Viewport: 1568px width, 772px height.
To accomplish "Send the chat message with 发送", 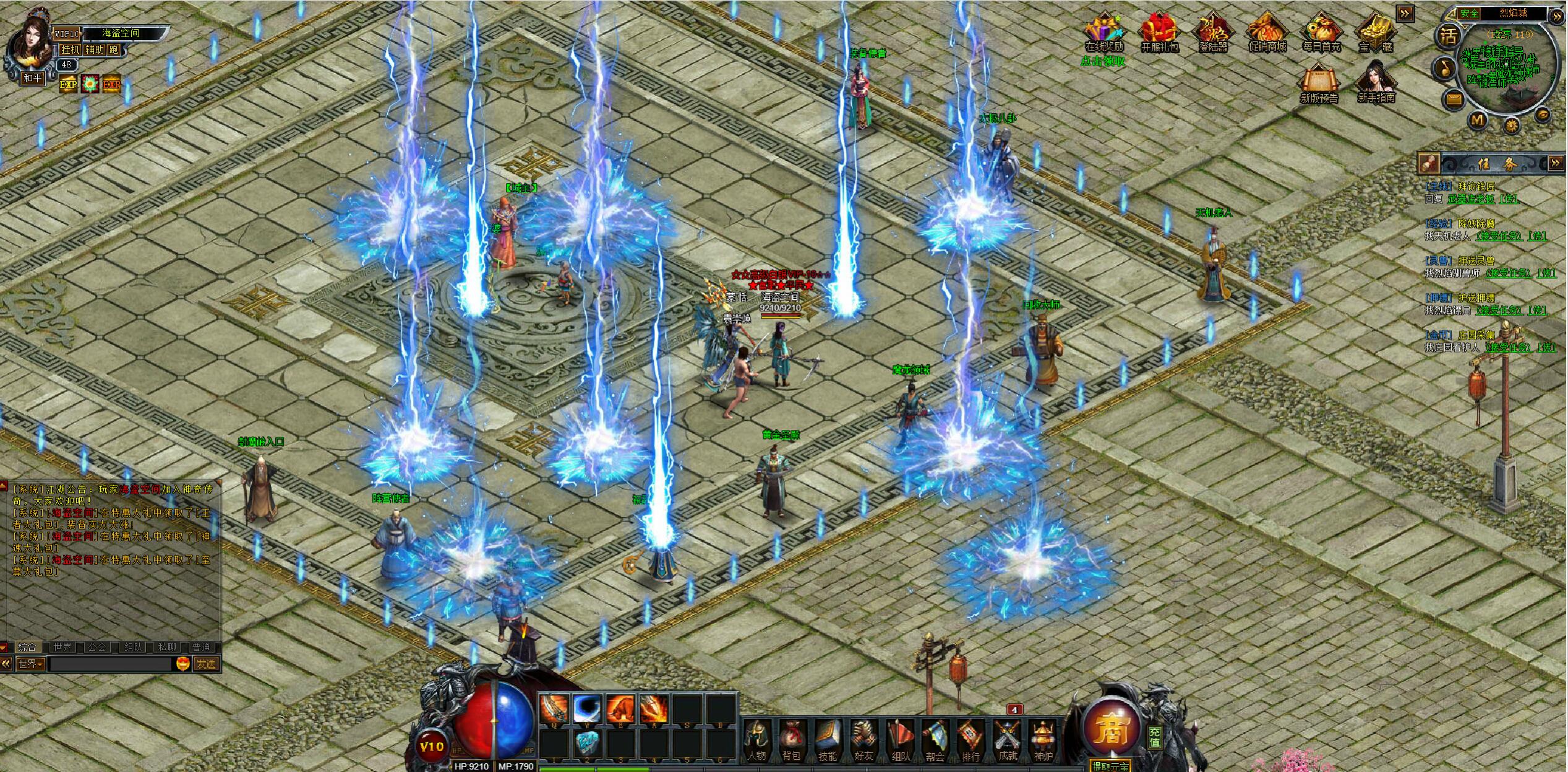I will tap(206, 664).
